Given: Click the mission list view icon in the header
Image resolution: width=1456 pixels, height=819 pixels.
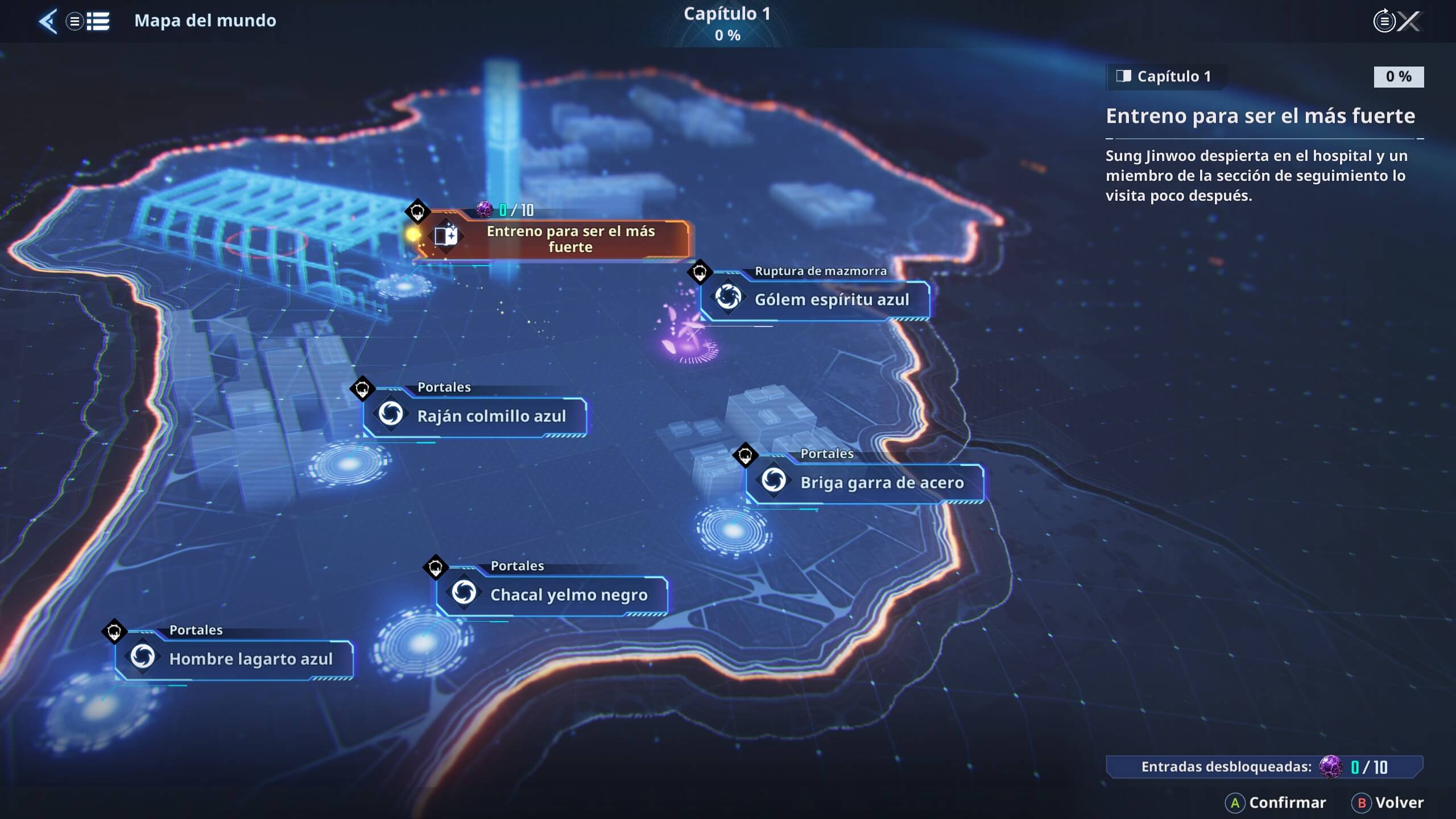Looking at the screenshot, I should [98, 21].
